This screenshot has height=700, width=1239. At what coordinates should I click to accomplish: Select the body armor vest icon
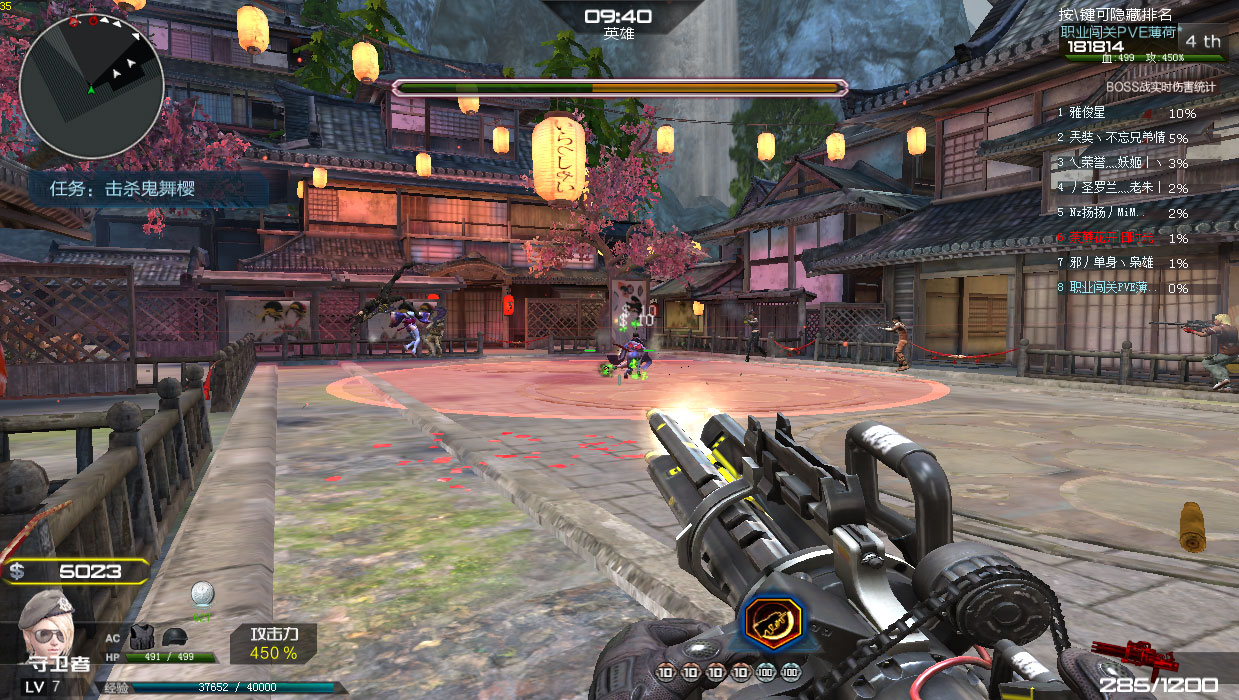coord(141,635)
